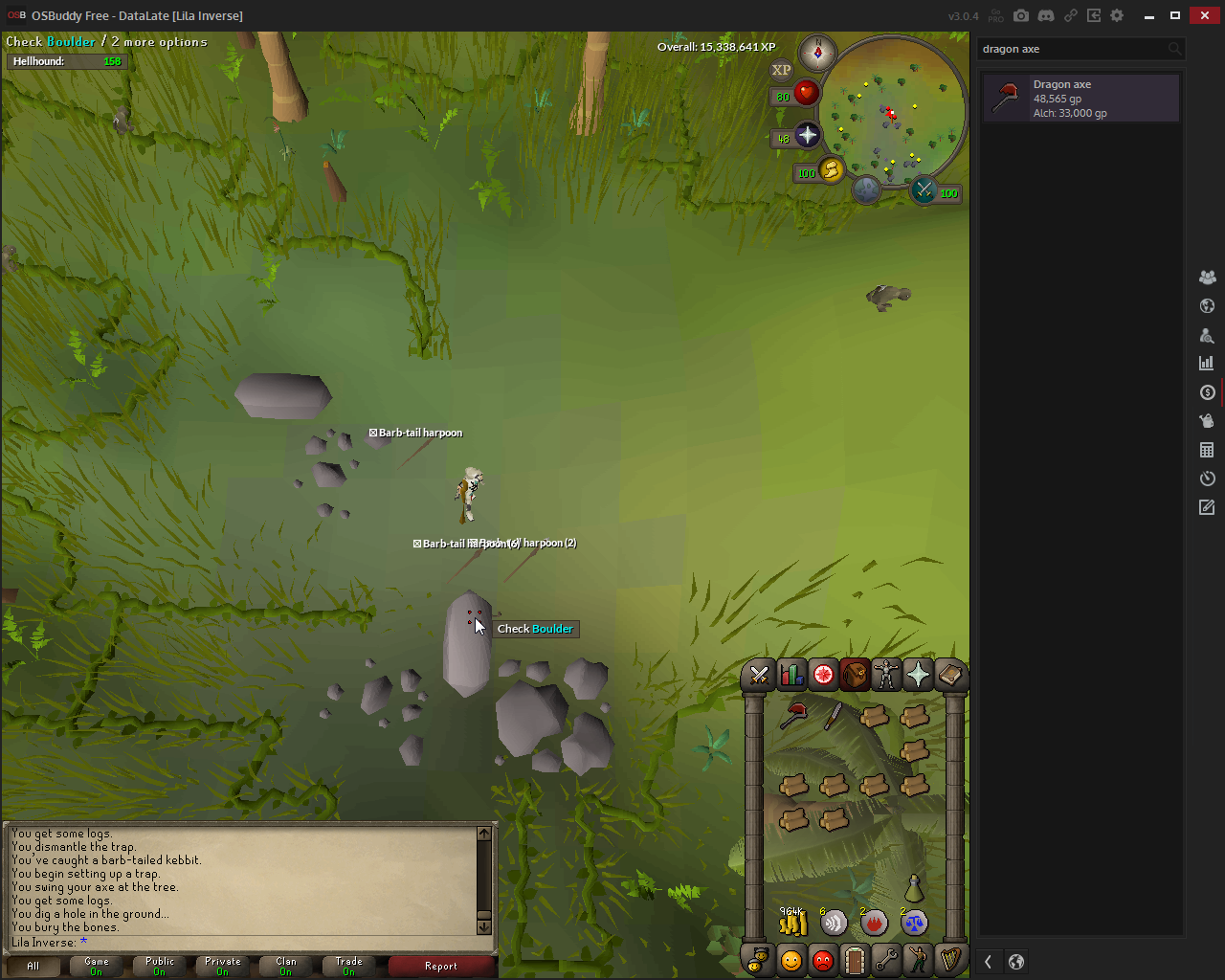Open the Quest List tab
Screen dimensions: 1225x980
[823, 676]
